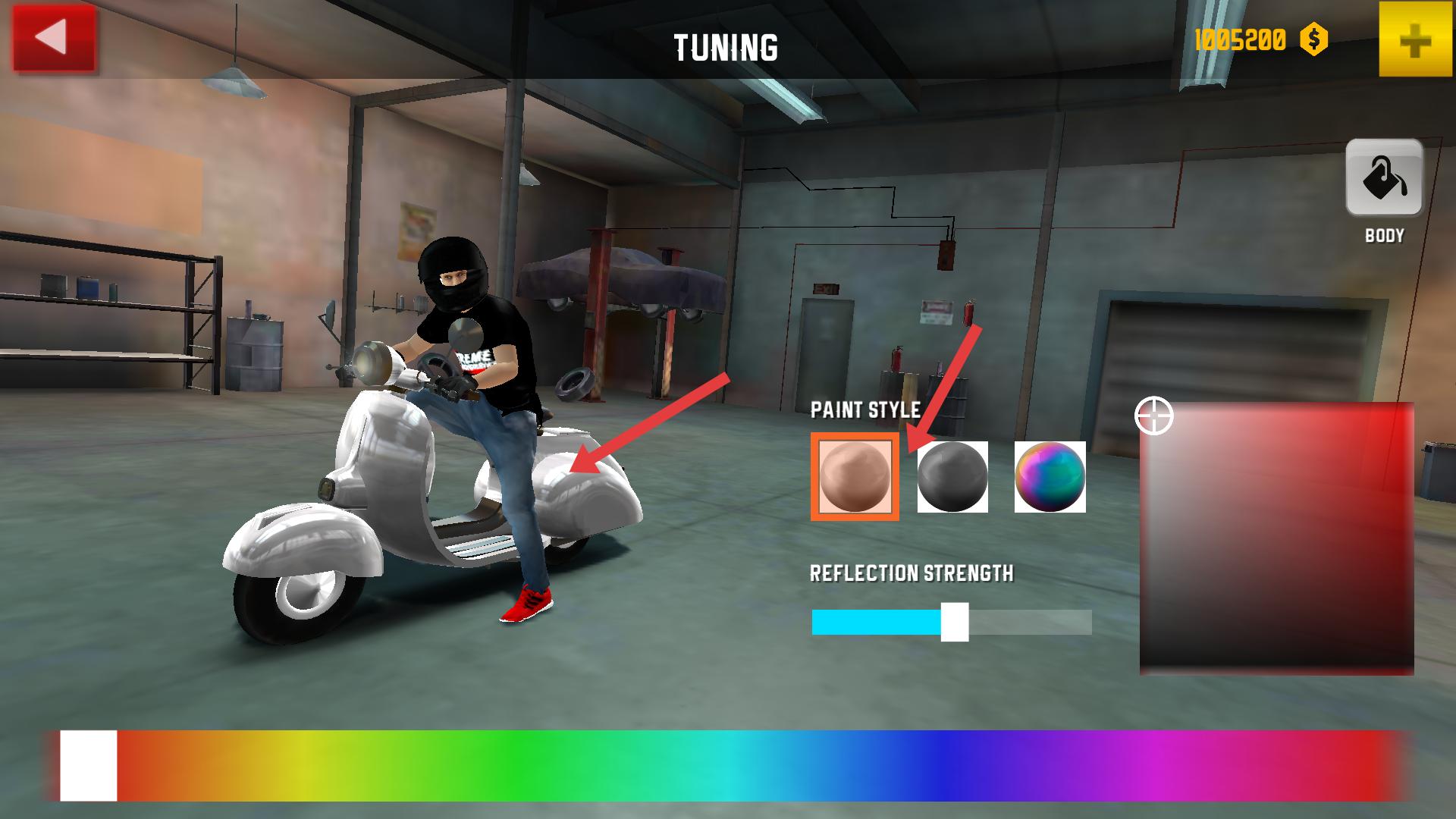
Task: Click the white hue bar marker
Action: (x=89, y=765)
